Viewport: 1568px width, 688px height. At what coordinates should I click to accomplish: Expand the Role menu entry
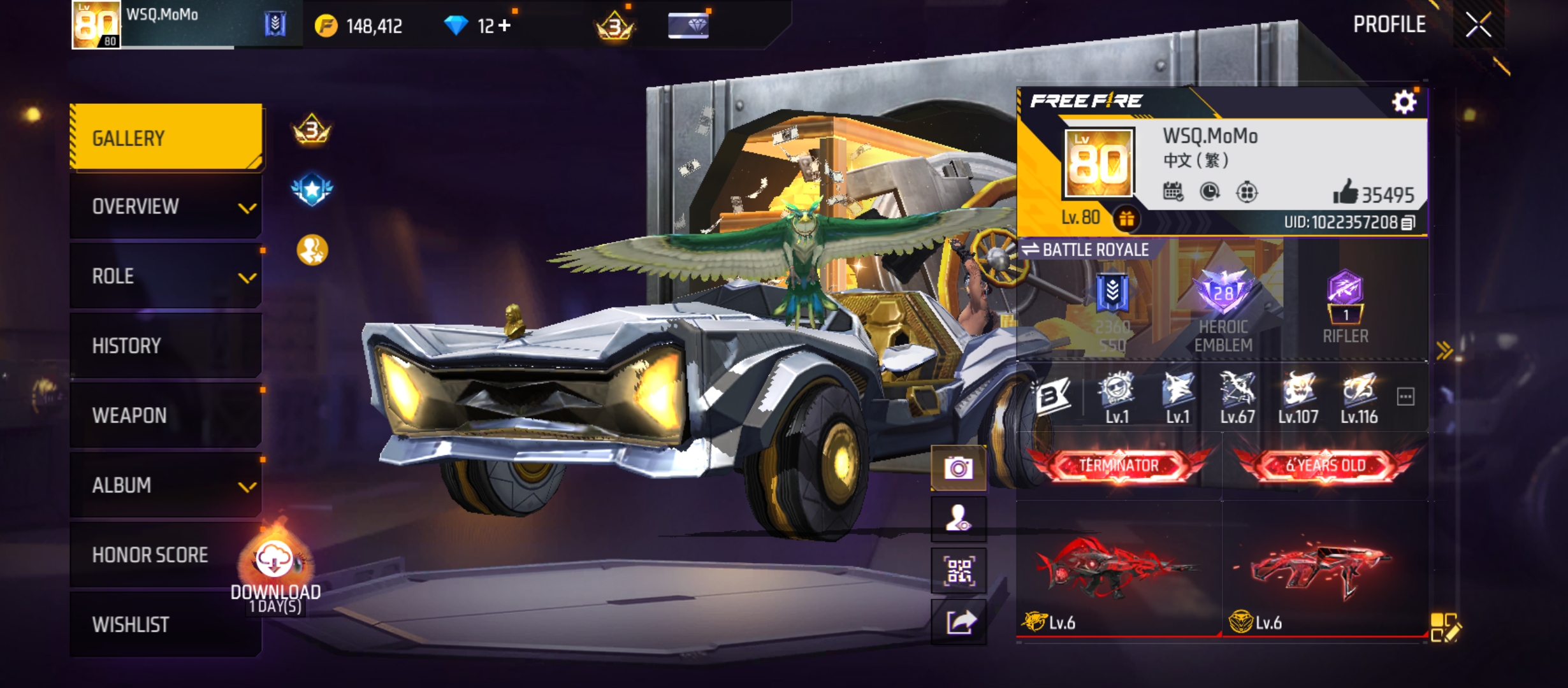[166, 276]
